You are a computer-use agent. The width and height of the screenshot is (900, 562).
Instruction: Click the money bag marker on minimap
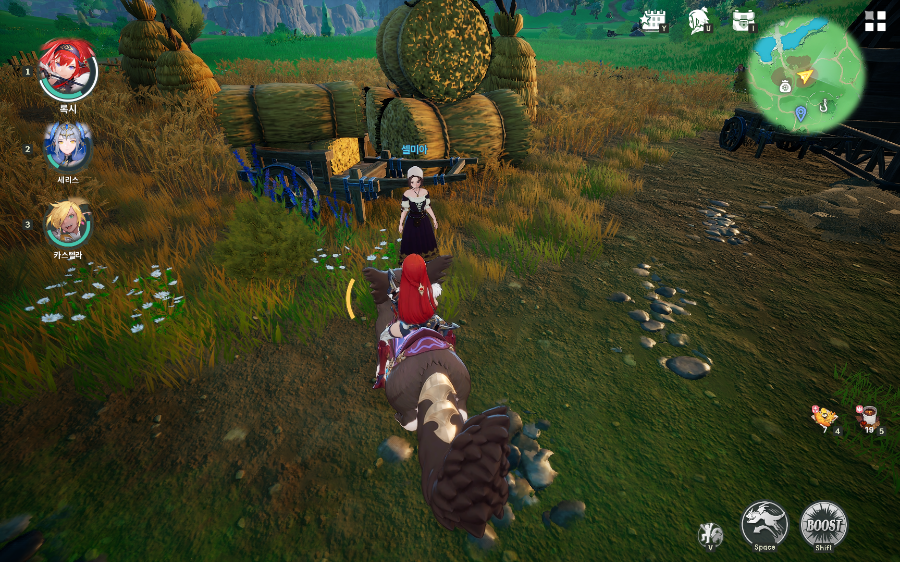click(x=786, y=87)
